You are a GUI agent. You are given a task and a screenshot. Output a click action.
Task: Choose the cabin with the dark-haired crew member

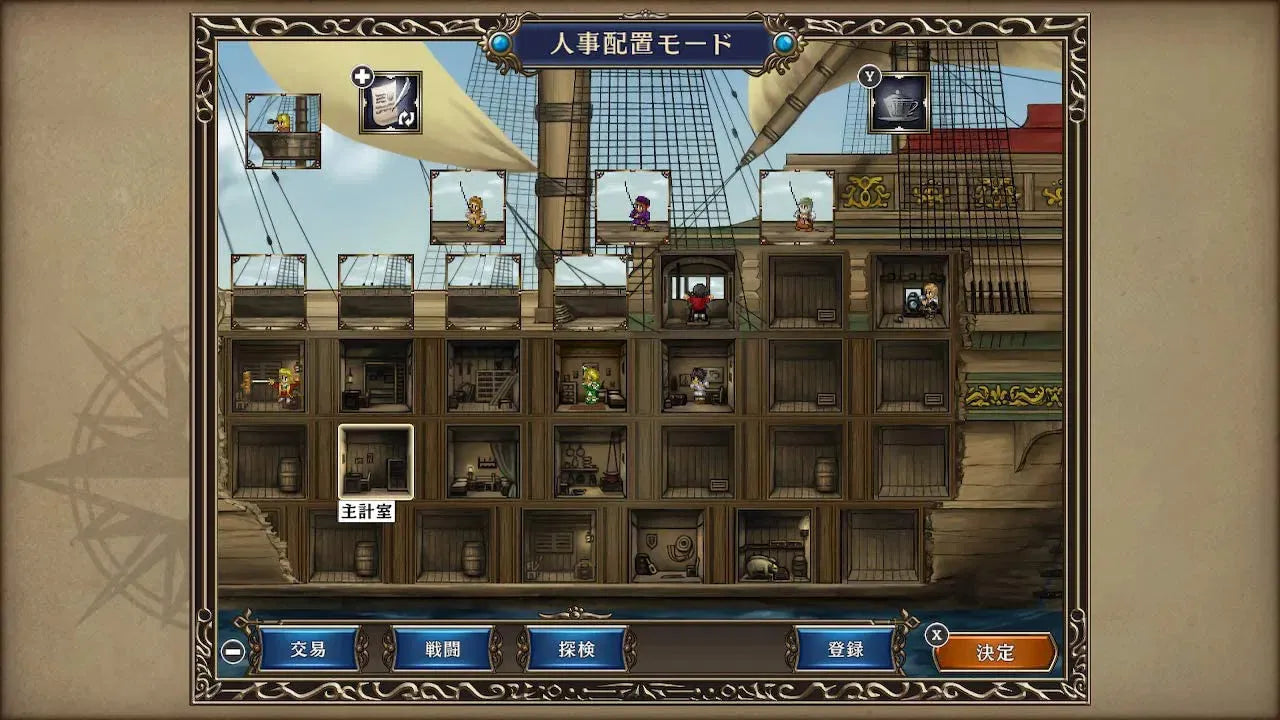click(x=697, y=376)
